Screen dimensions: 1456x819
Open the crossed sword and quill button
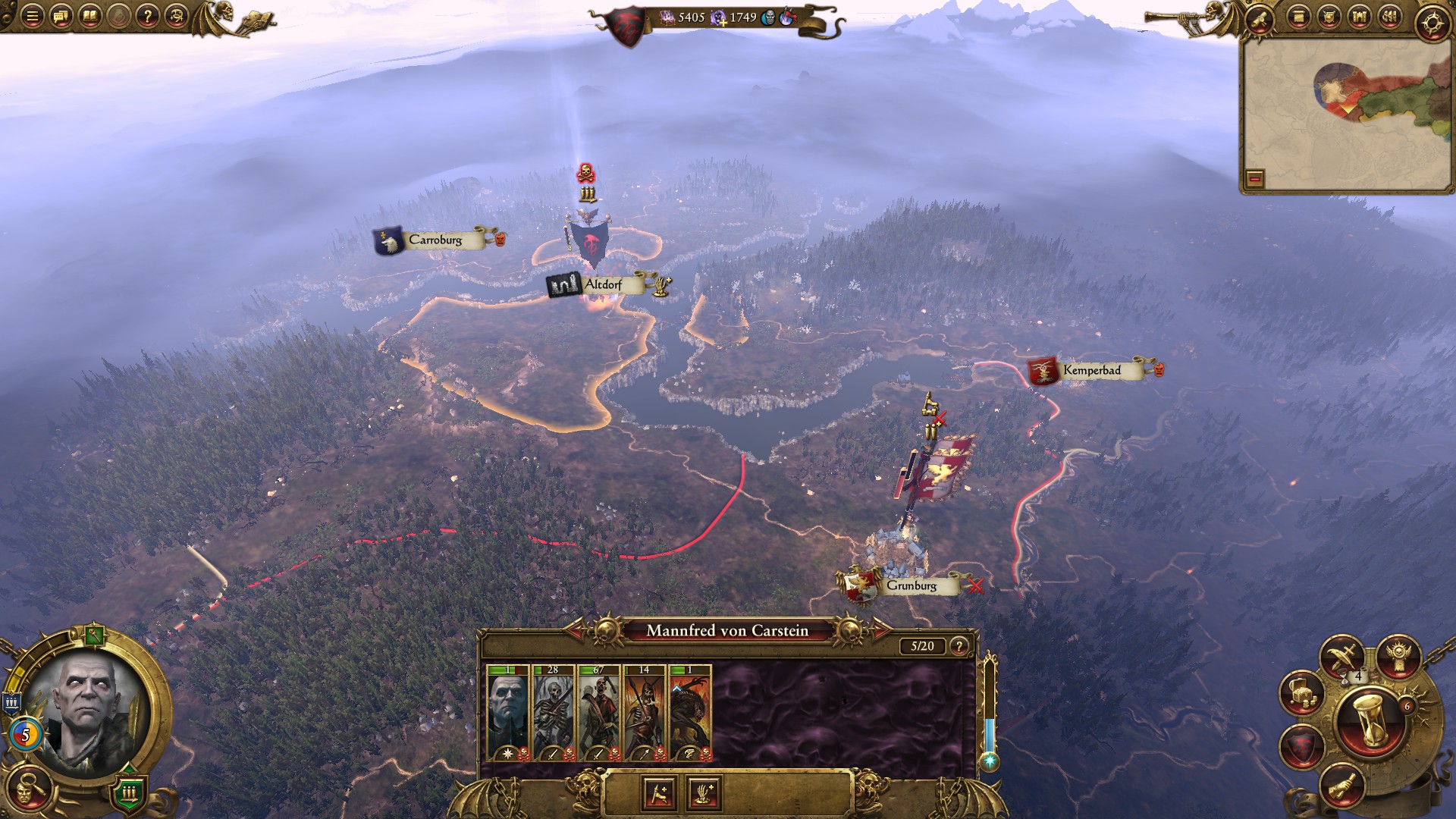point(1341,654)
